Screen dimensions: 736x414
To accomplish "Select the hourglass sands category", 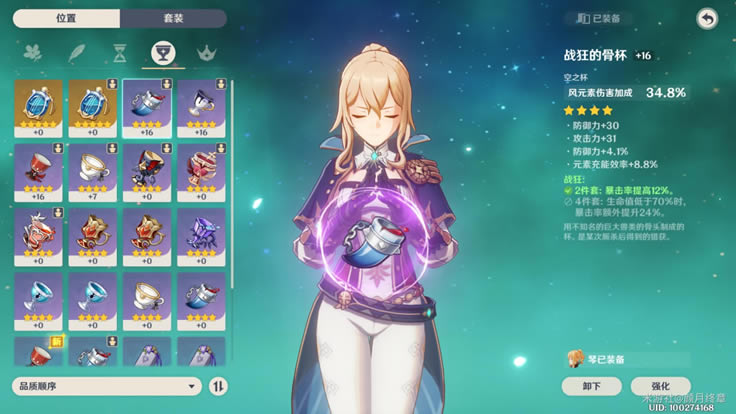I will (119, 52).
